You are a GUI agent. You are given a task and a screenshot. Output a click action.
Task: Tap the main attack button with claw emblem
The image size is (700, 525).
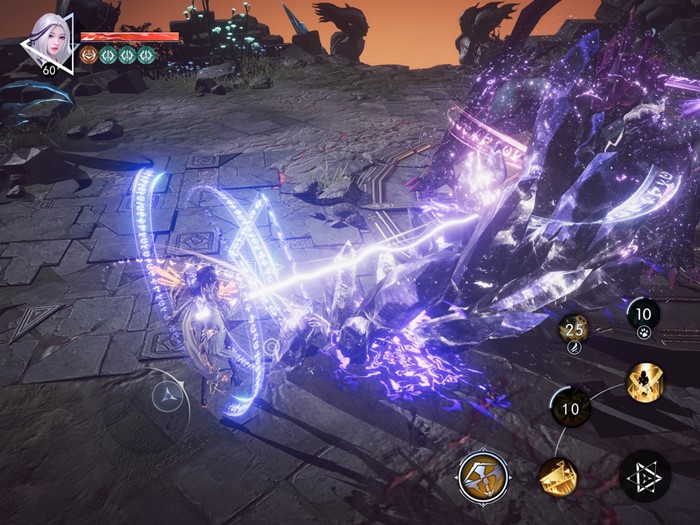(x=483, y=475)
